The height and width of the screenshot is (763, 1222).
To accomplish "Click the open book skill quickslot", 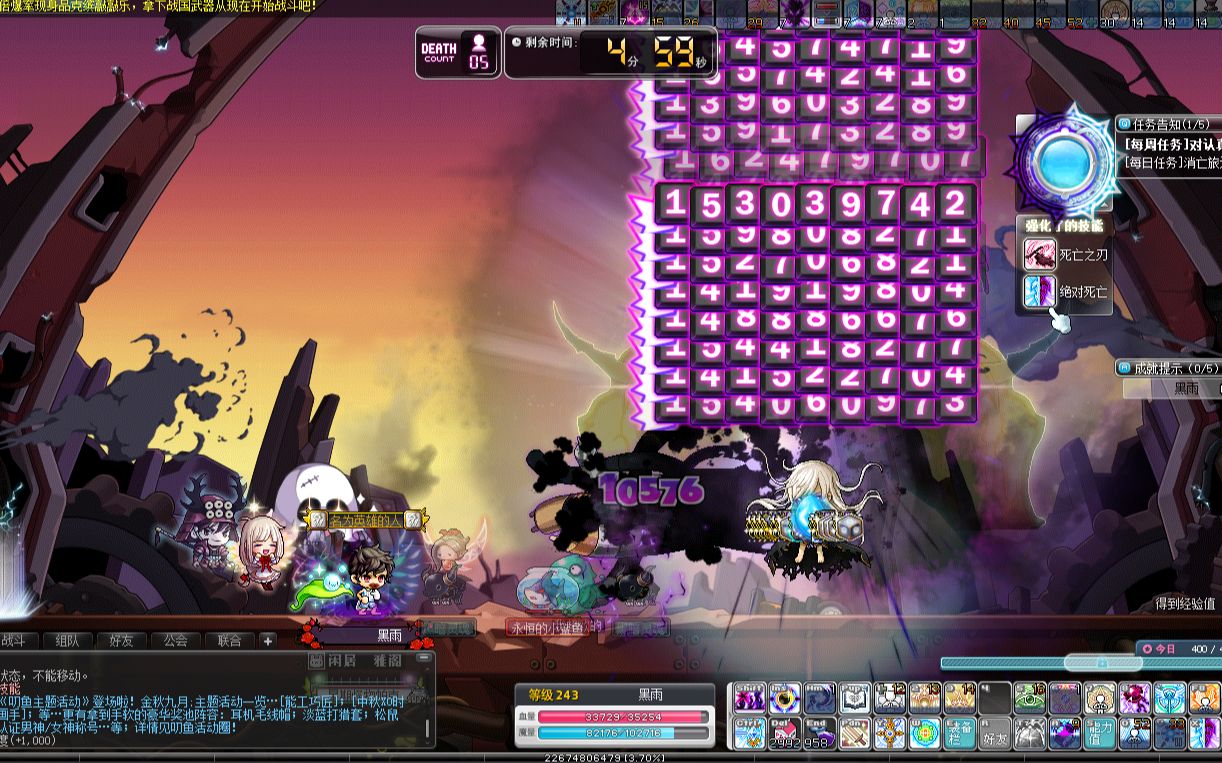I will click(854, 698).
